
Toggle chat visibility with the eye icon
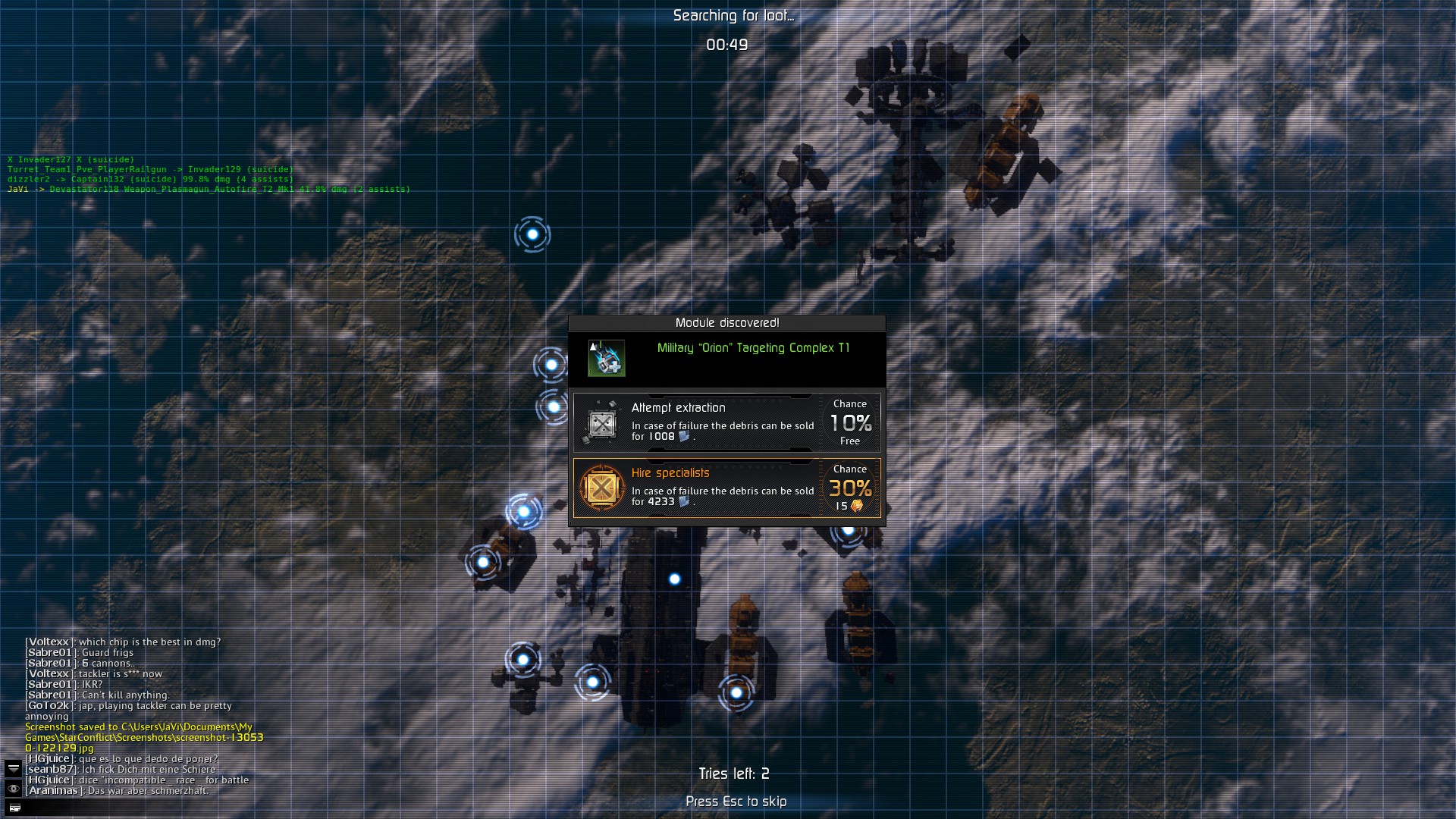tap(14, 789)
